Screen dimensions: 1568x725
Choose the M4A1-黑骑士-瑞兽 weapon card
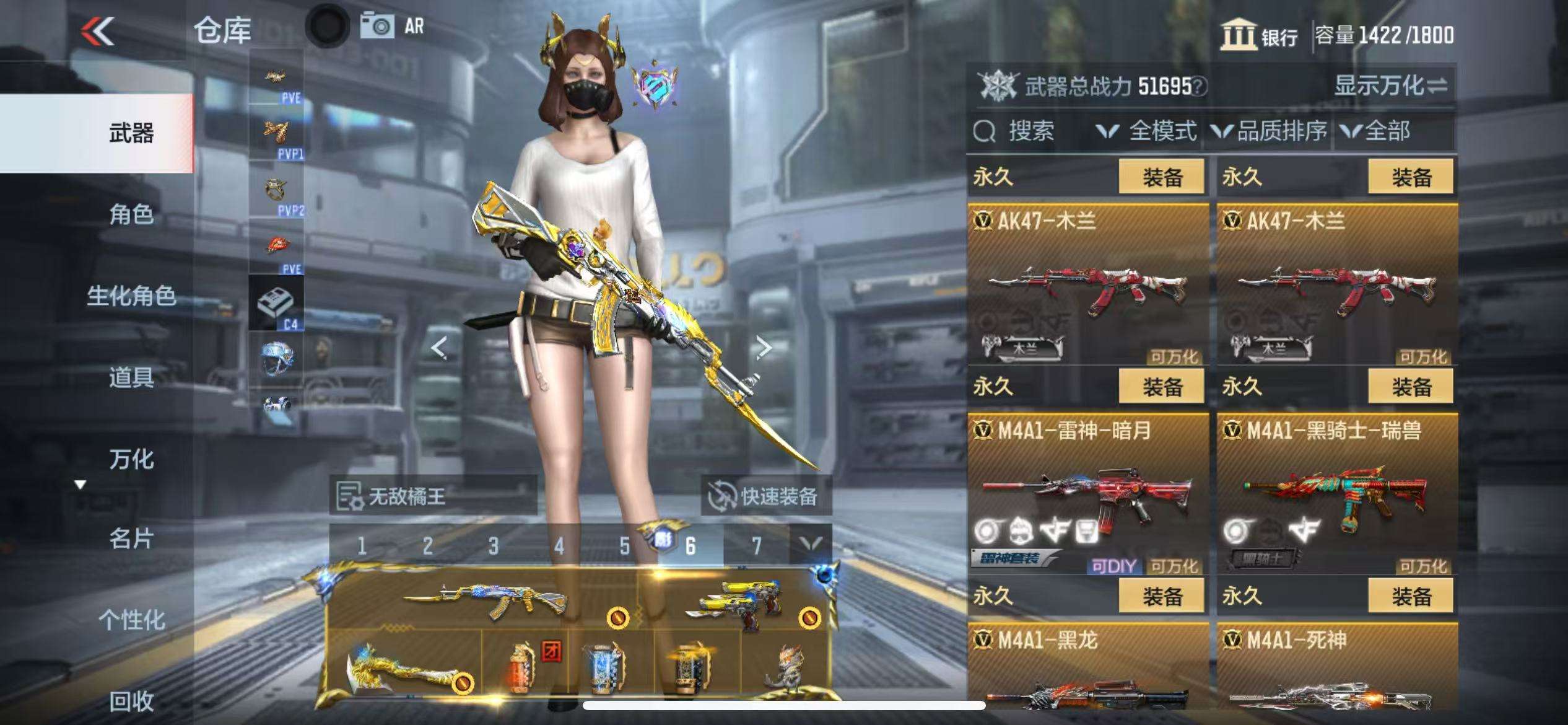(x=1337, y=494)
